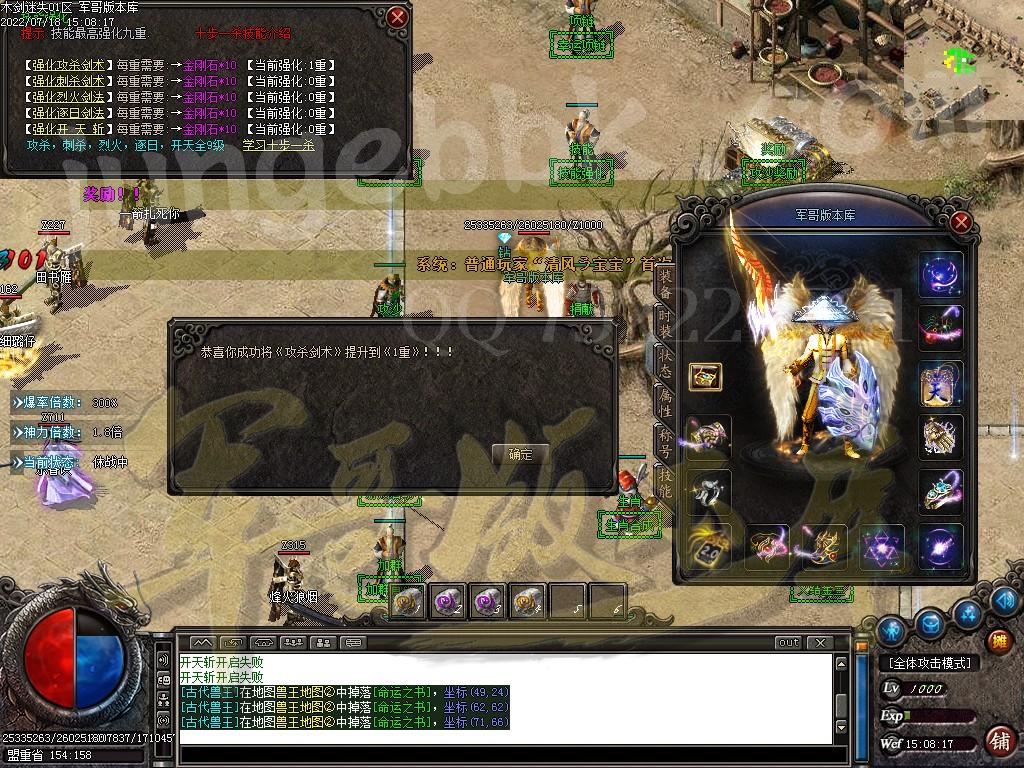Click the 摊 stall button
Screen dimensions: 1024x768
pos(997,641)
